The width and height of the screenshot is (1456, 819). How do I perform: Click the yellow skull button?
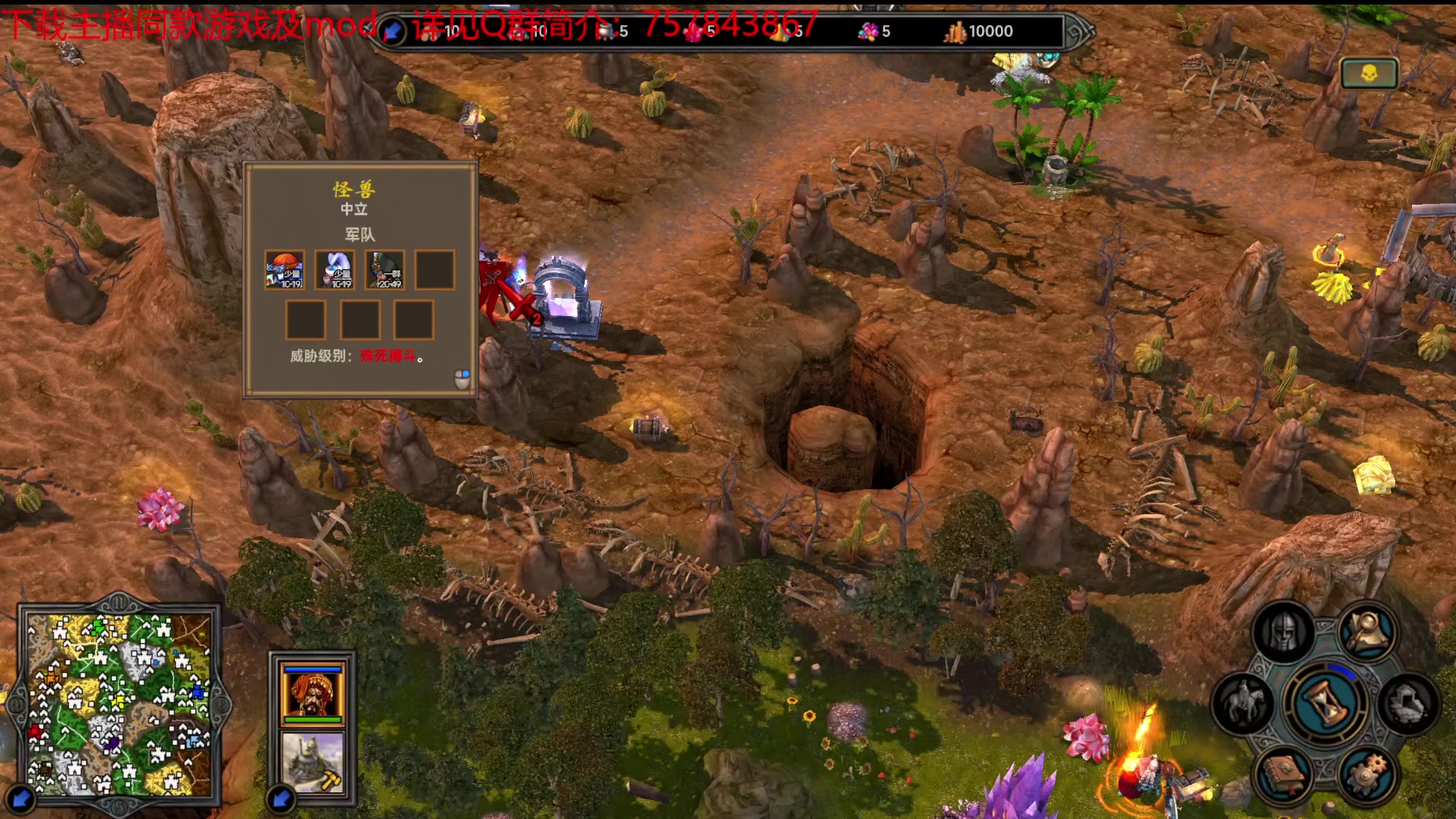coord(1369,74)
